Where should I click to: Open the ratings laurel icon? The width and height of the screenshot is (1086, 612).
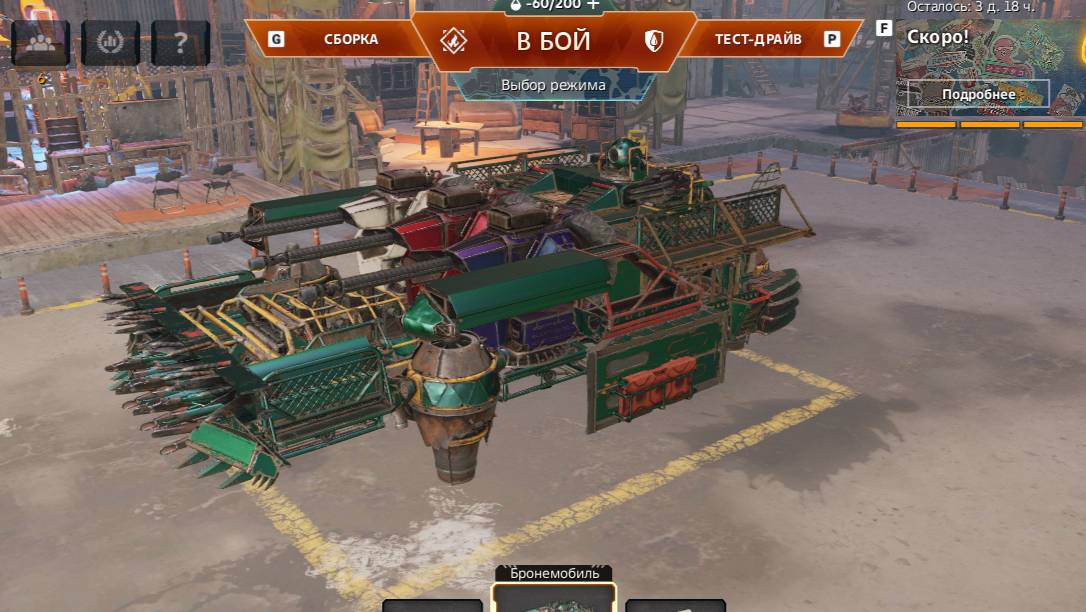110,42
